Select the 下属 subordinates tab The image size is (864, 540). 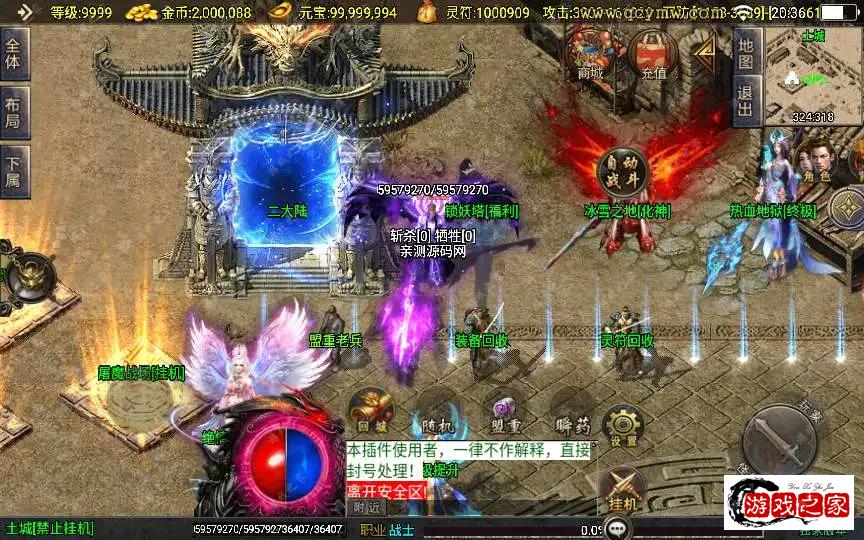[13, 168]
